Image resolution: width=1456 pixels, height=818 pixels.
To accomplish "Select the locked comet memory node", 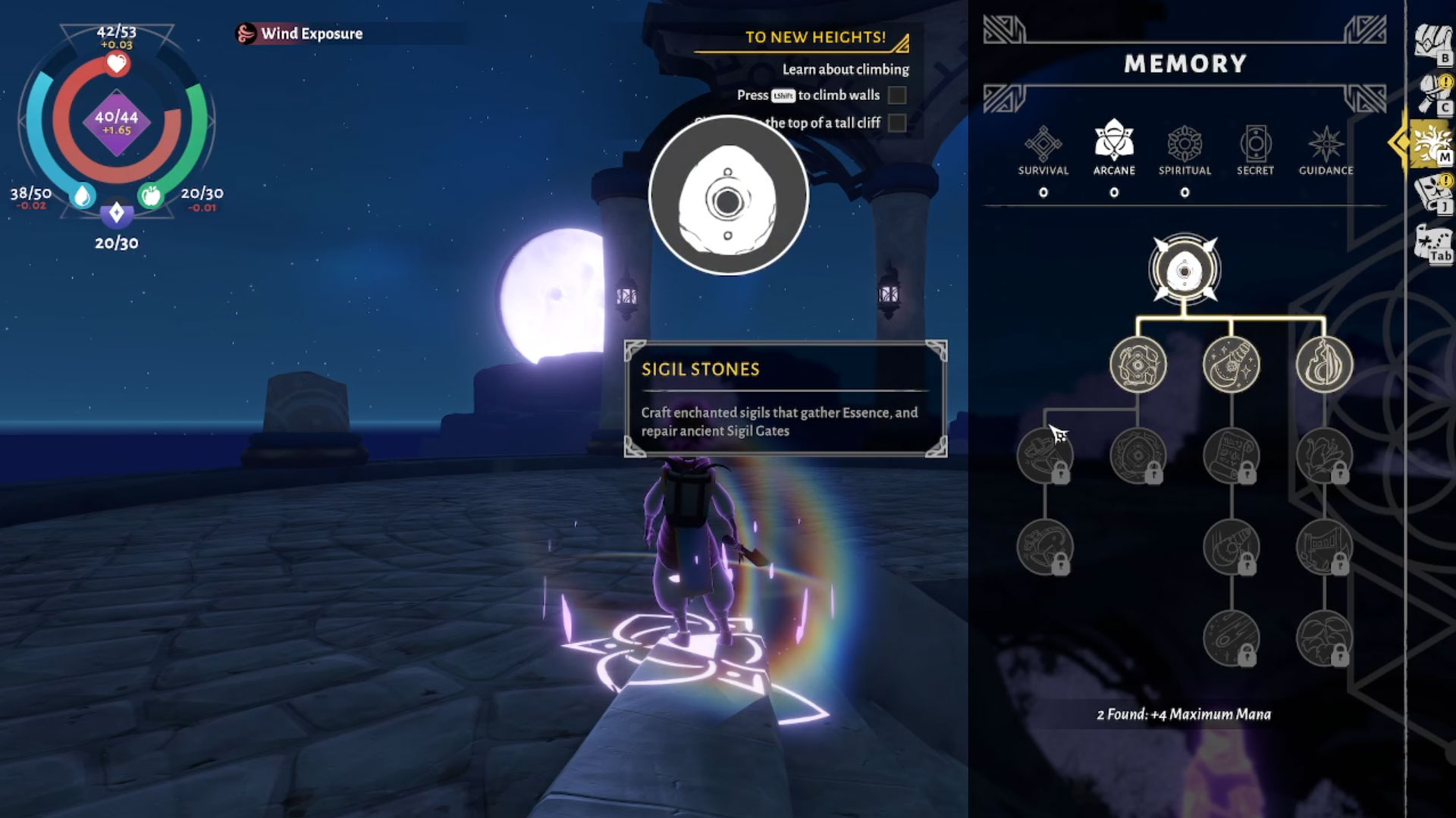I will [x=1231, y=638].
